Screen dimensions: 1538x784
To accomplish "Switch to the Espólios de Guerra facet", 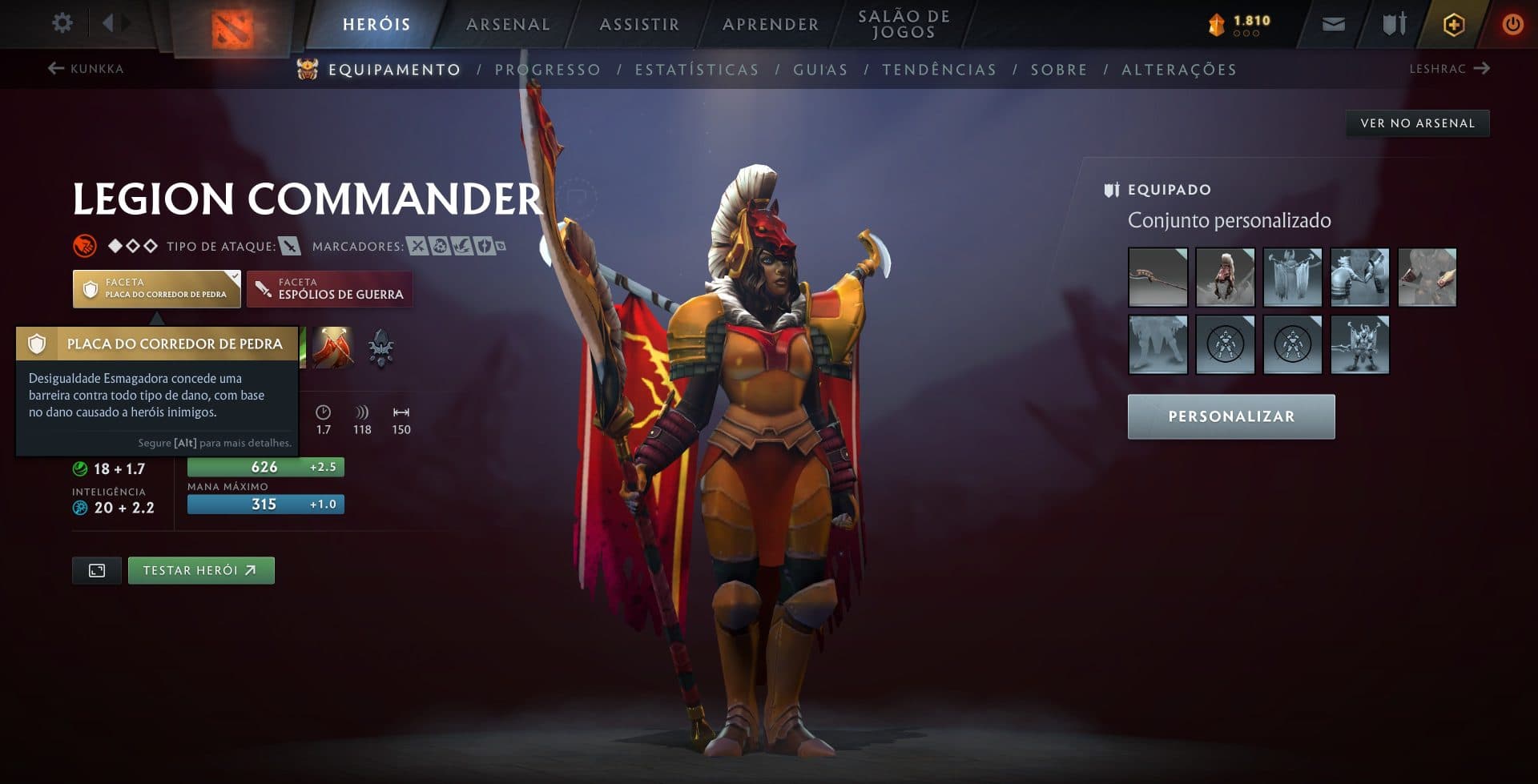I will (x=329, y=288).
